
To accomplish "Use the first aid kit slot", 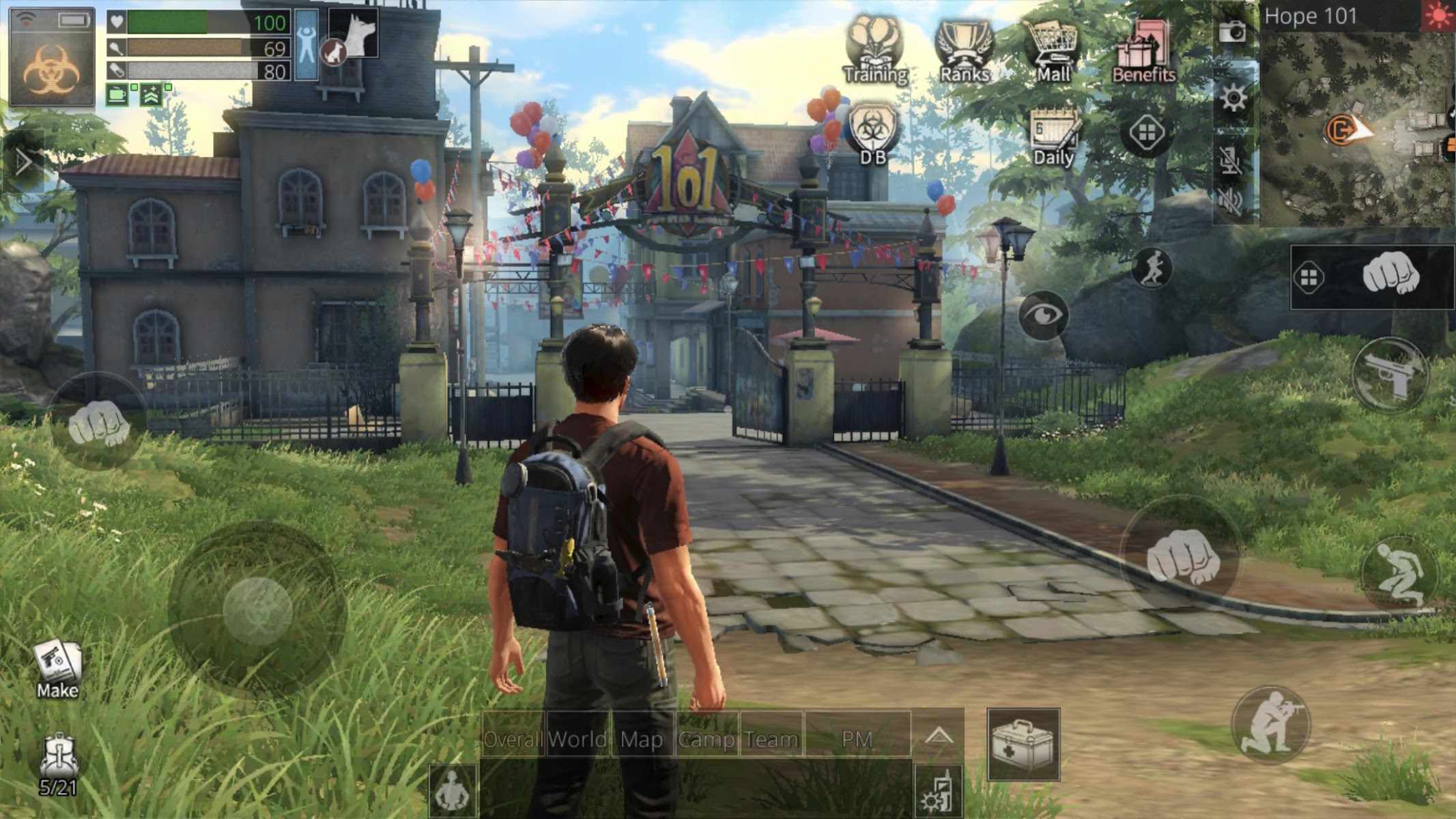I will pyautogui.click(x=1023, y=745).
